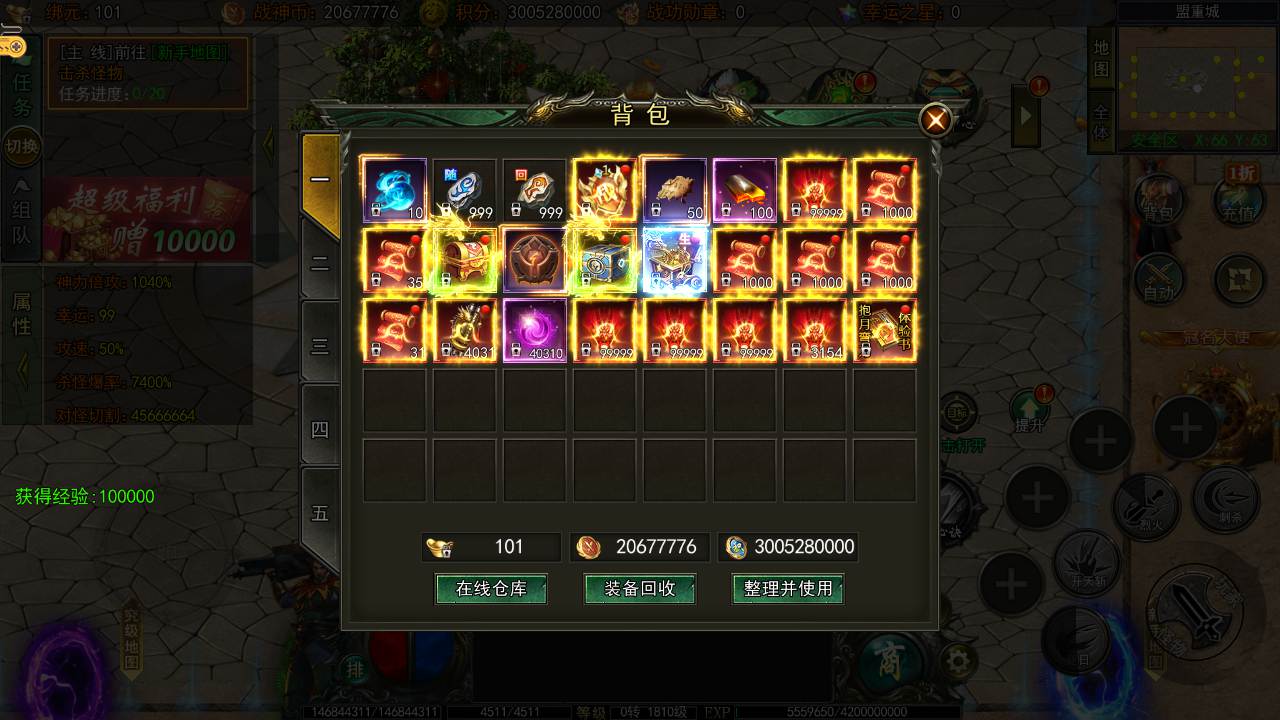Select the 战 badge item
The height and width of the screenshot is (720, 1280).
pyautogui.click(x=605, y=190)
